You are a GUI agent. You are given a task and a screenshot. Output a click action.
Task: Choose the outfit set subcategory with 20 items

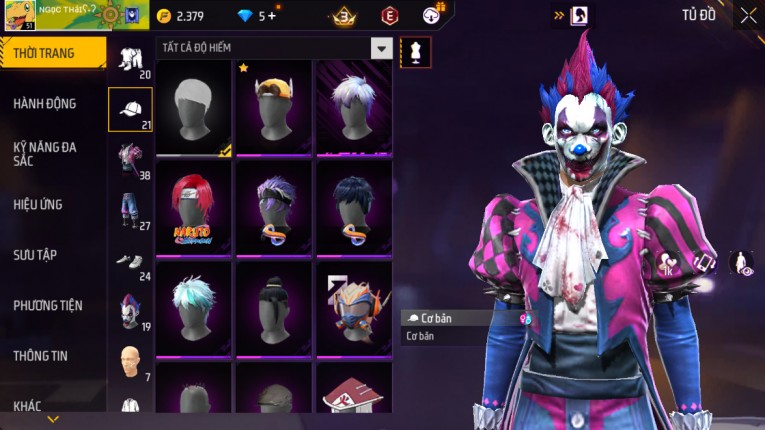130,60
